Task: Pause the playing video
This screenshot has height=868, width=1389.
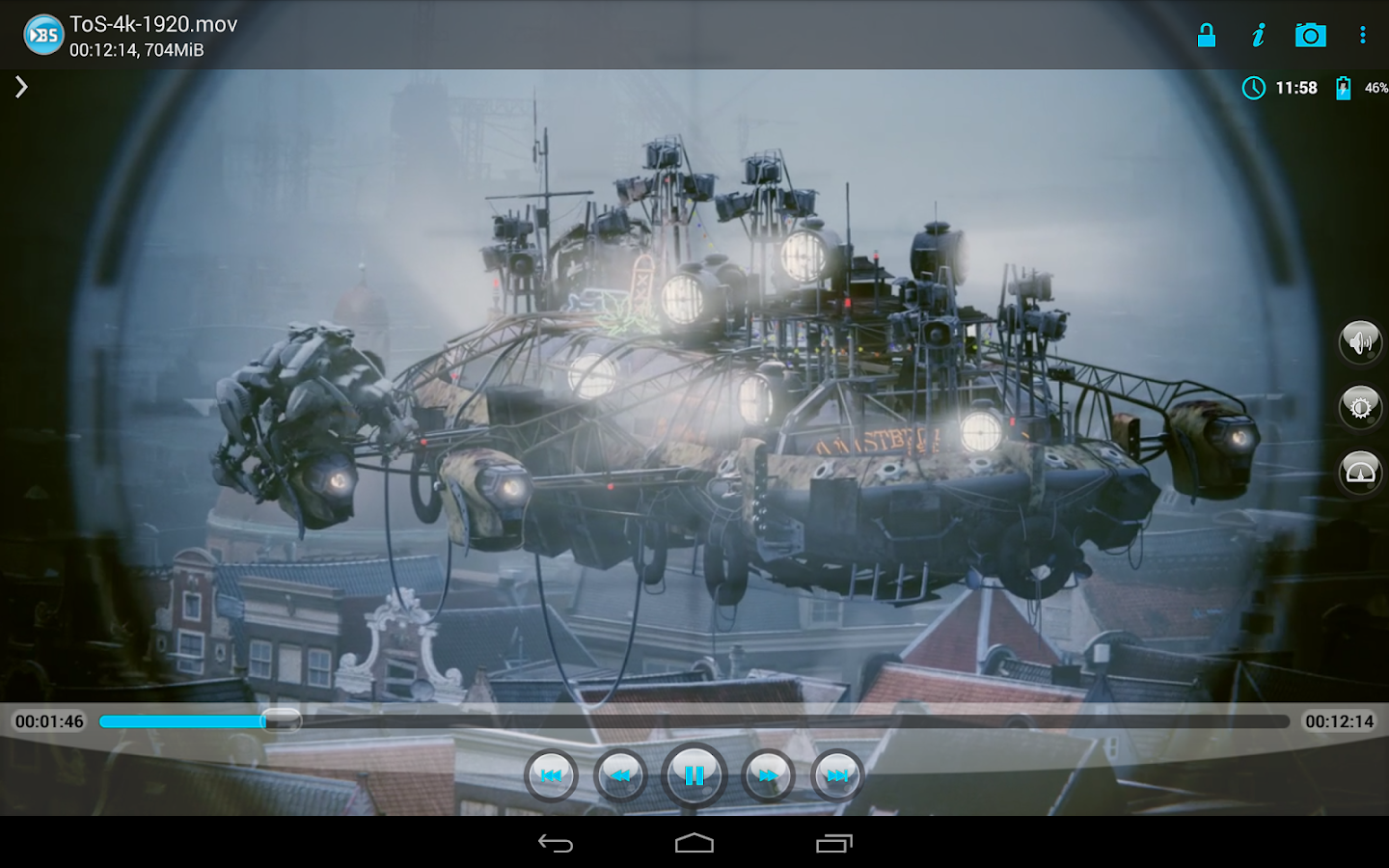Action: 694,774
